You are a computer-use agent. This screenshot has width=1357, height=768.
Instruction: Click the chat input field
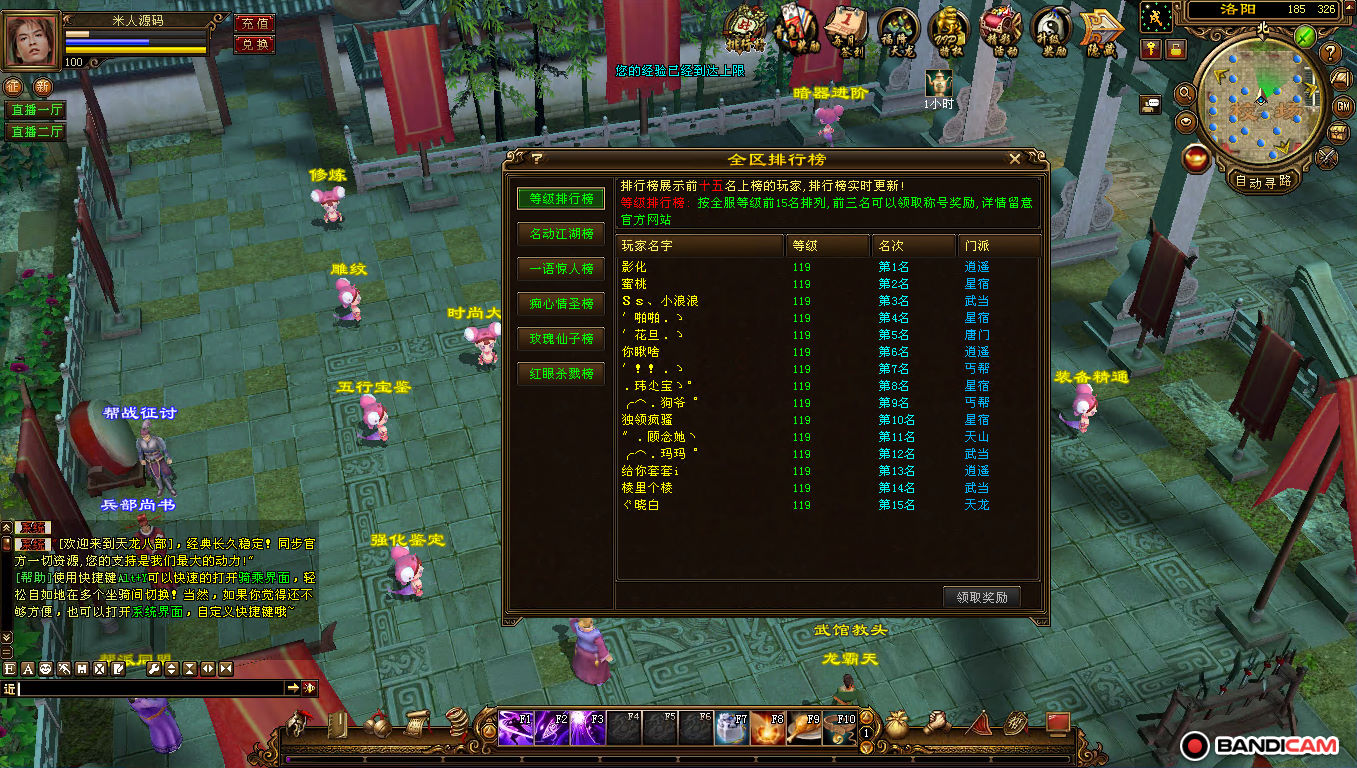(150, 688)
